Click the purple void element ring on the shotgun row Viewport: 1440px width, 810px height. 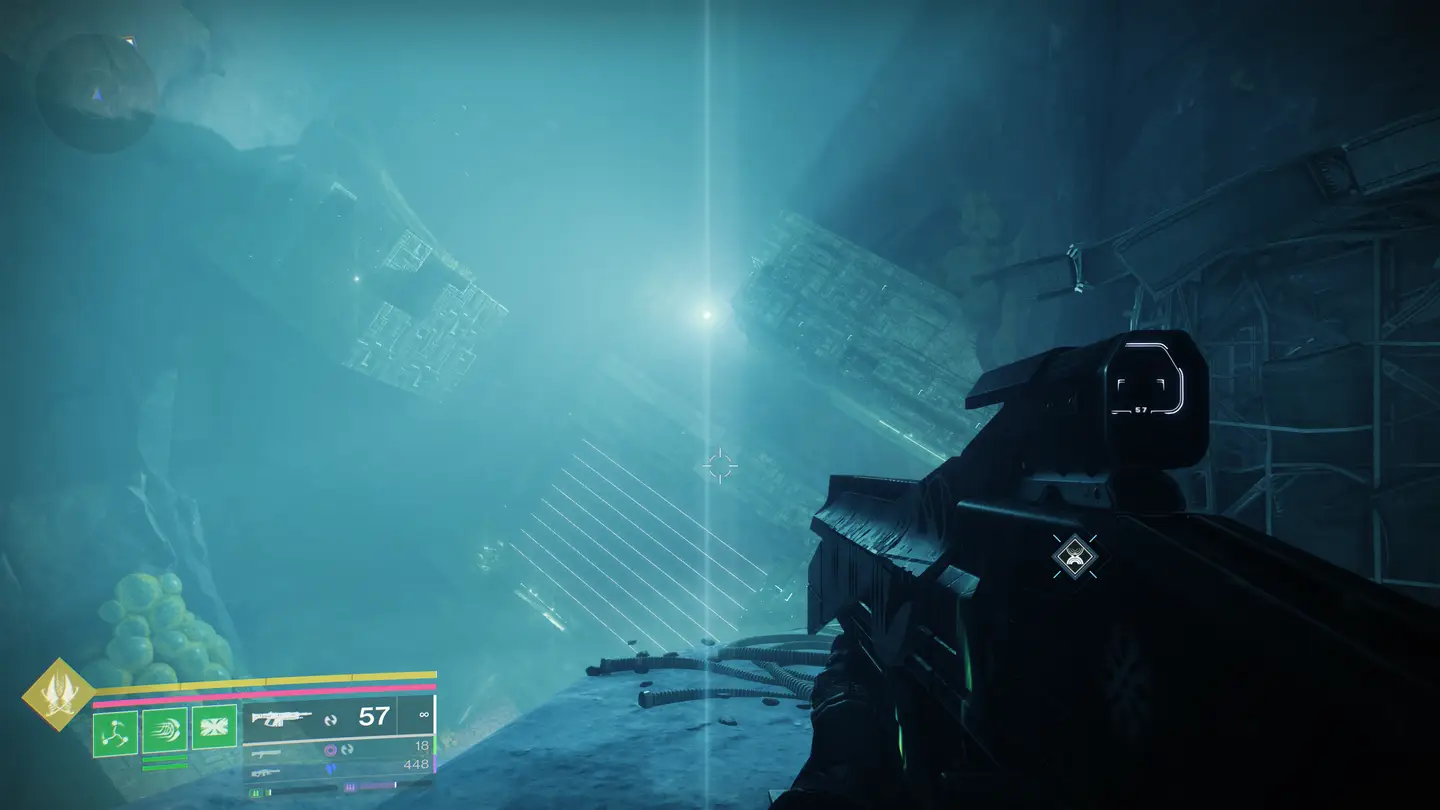[331, 750]
